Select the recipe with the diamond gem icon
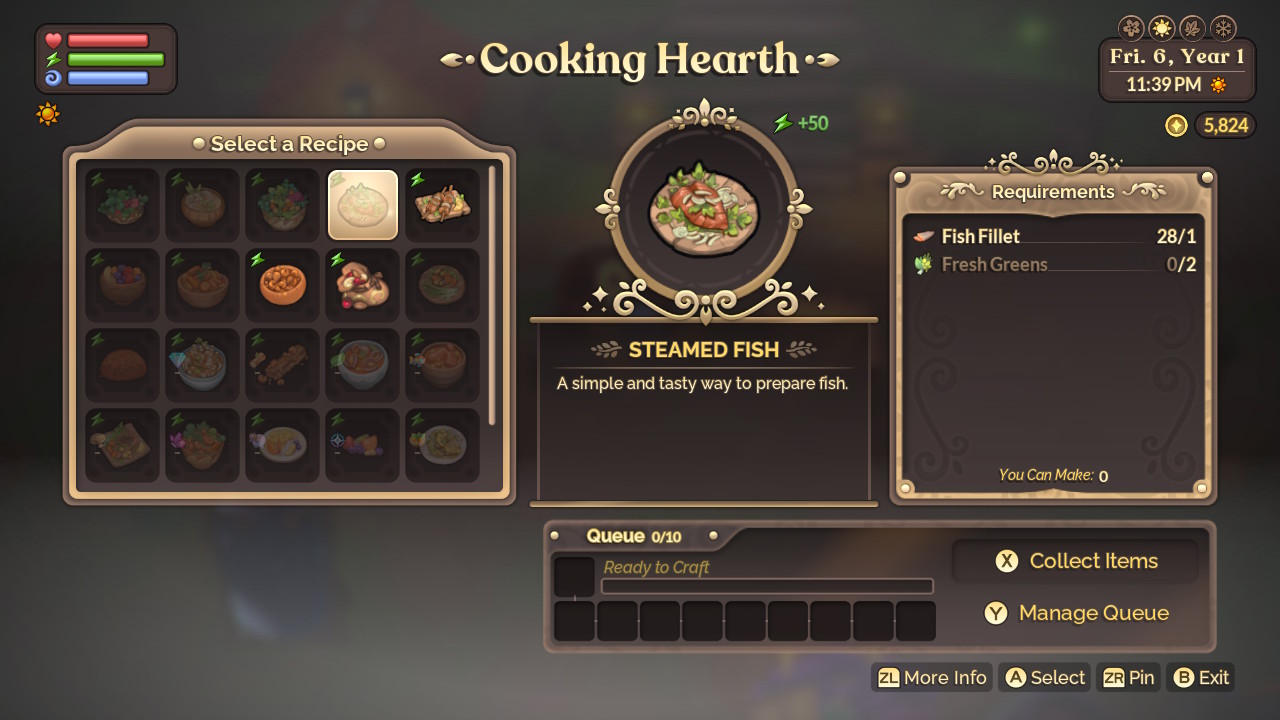Image resolution: width=1280 pixels, height=720 pixels. coord(203,365)
